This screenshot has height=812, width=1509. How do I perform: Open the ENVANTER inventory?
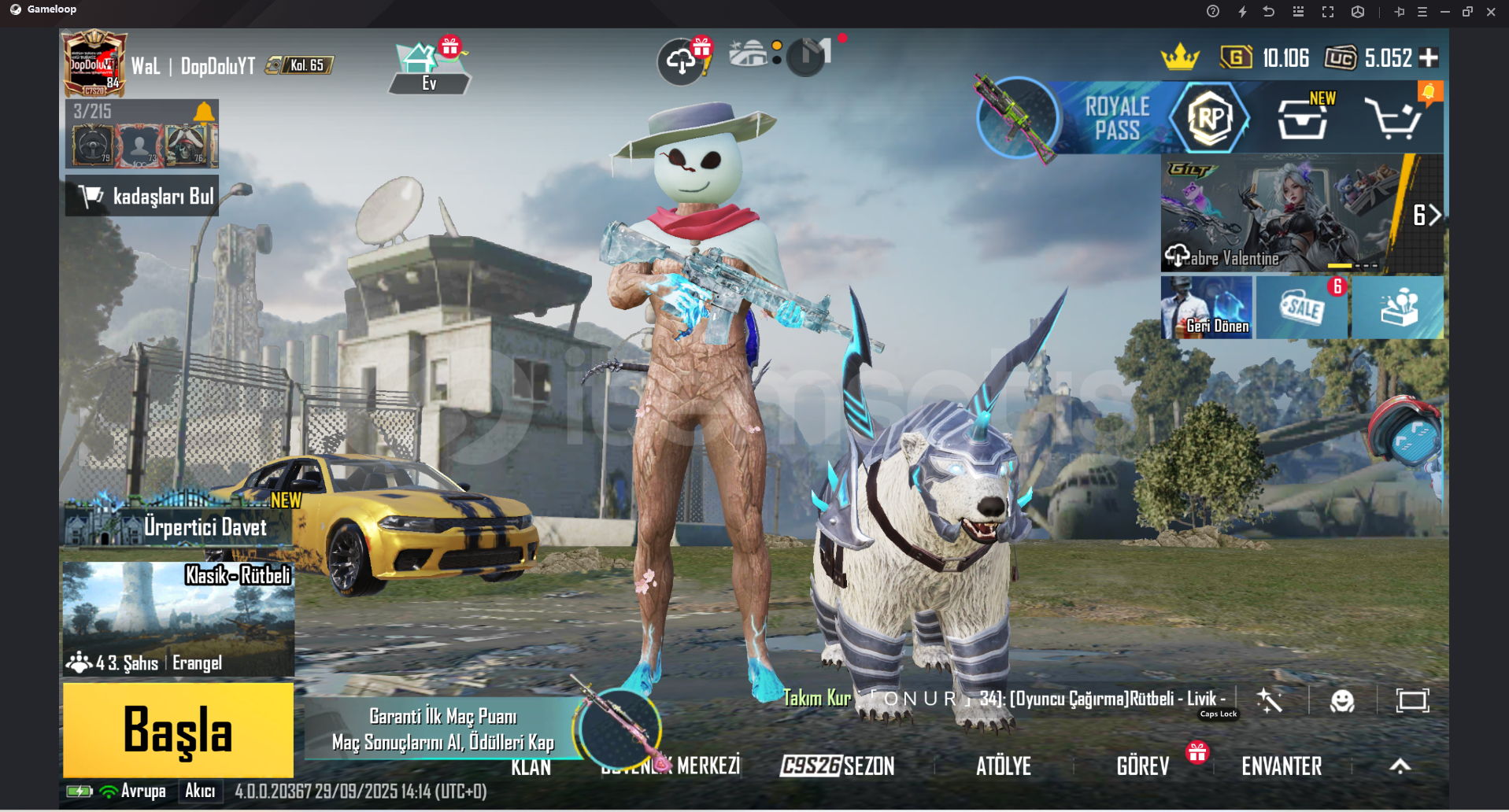(x=1282, y=766)
